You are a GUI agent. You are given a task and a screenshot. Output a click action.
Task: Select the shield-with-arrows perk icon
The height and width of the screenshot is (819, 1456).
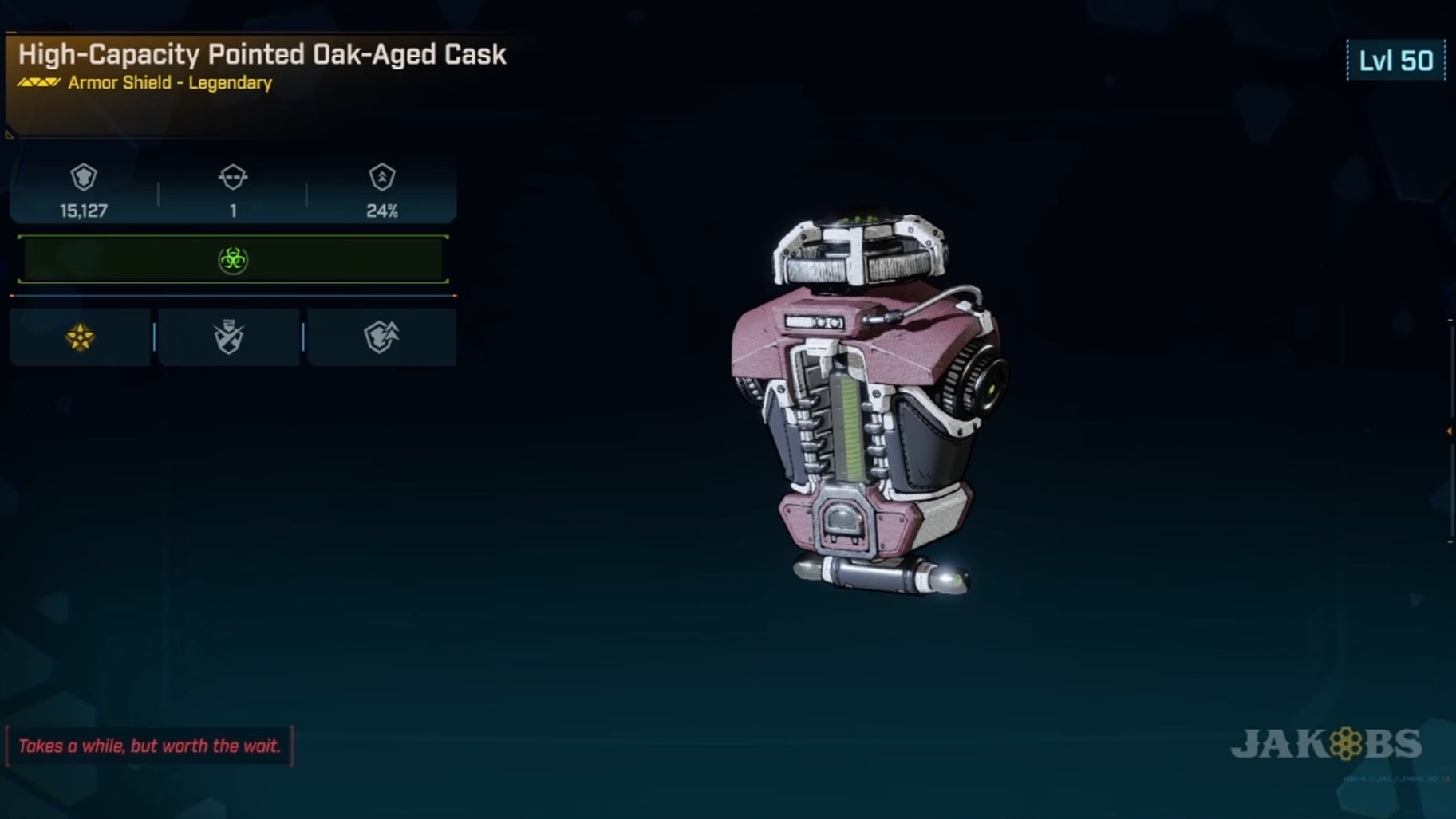tap(381, 337)
